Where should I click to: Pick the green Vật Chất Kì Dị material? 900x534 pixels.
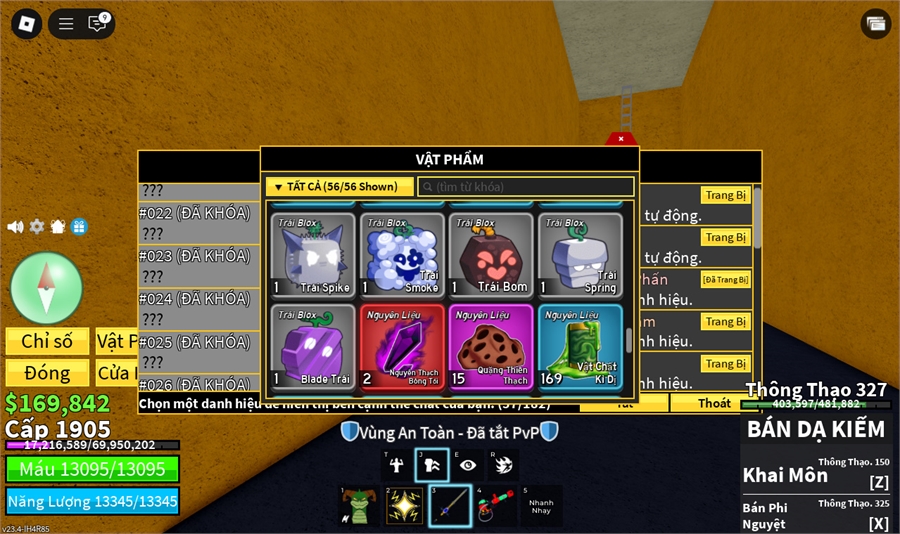(x=580, y=346)
